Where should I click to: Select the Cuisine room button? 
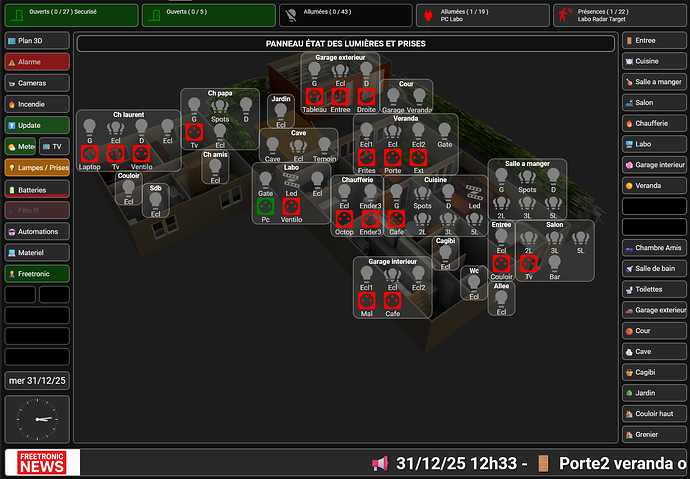pos(655,61)
